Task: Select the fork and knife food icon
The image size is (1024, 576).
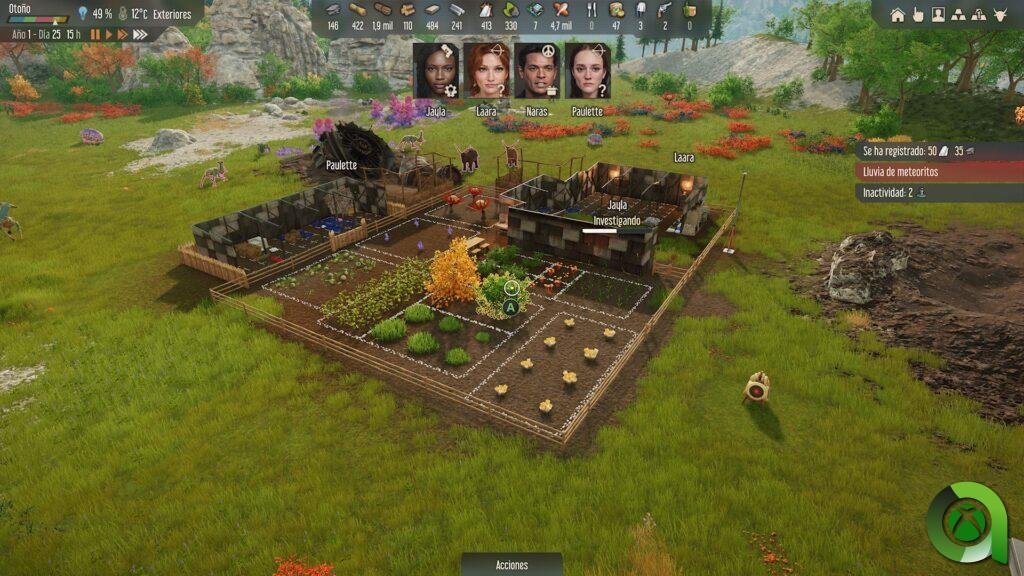Action: point(590,10)
